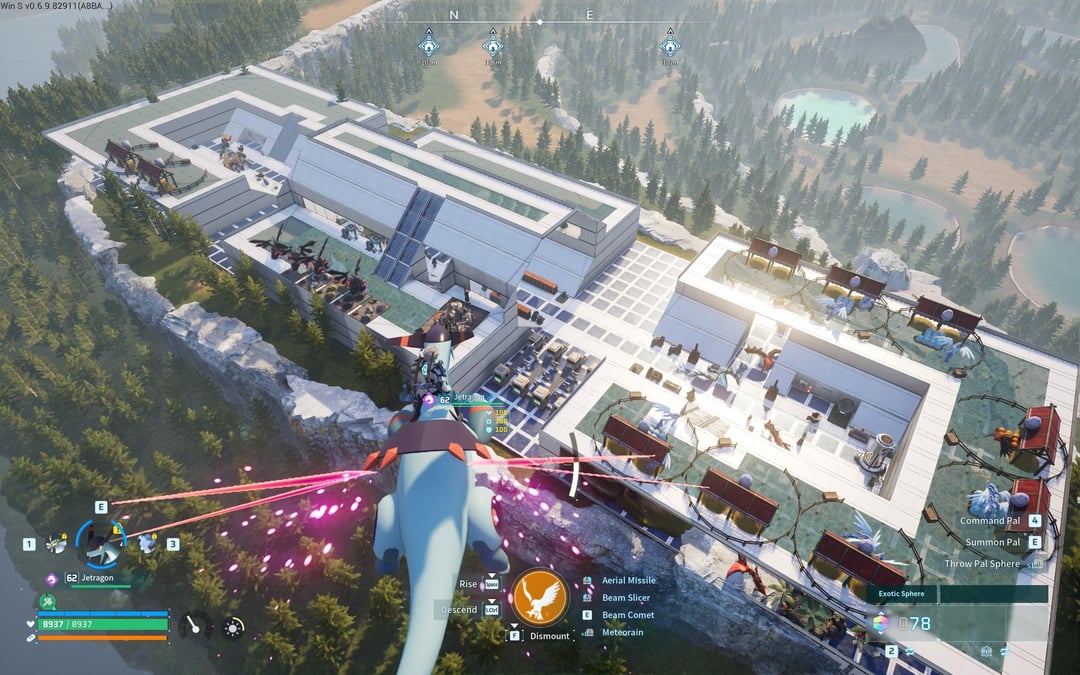Click the rightmost base marker on compass
Screen dimensions: 1080x675
[x=670, y=45]
